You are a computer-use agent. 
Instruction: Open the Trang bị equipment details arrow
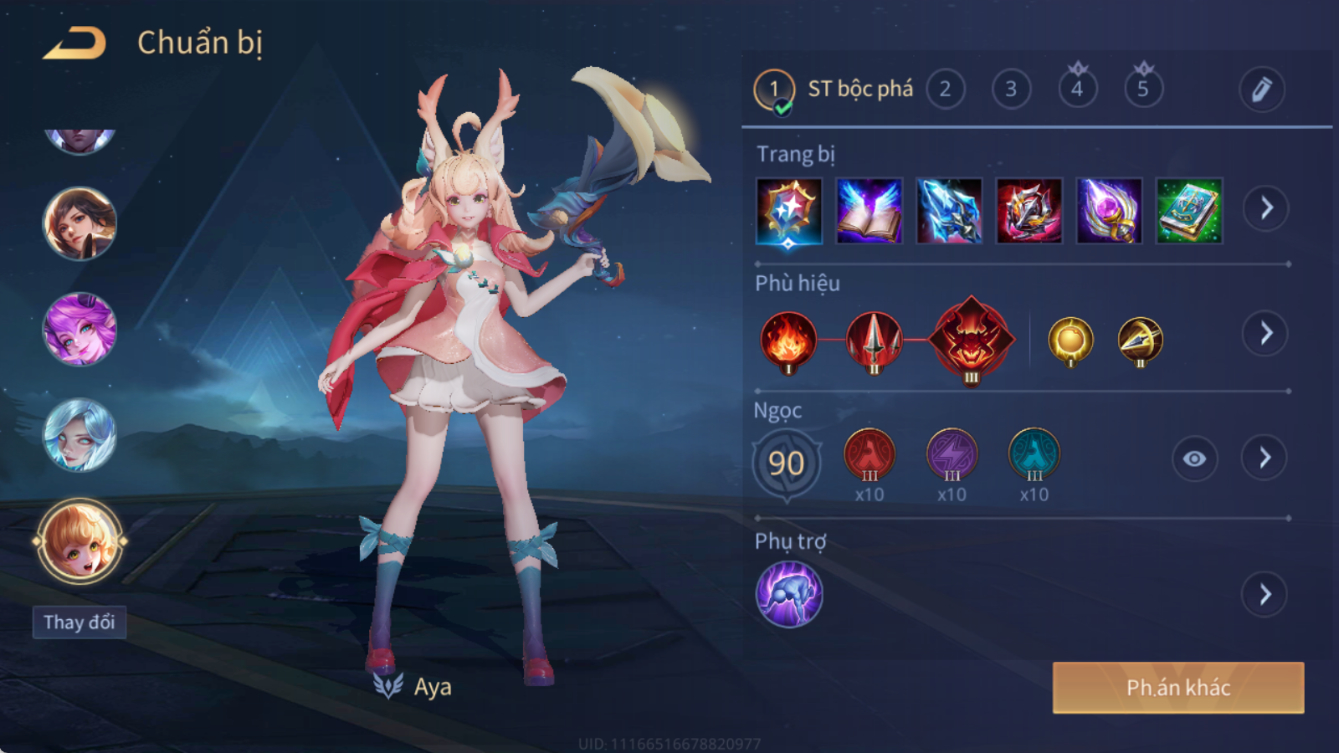1265,208
